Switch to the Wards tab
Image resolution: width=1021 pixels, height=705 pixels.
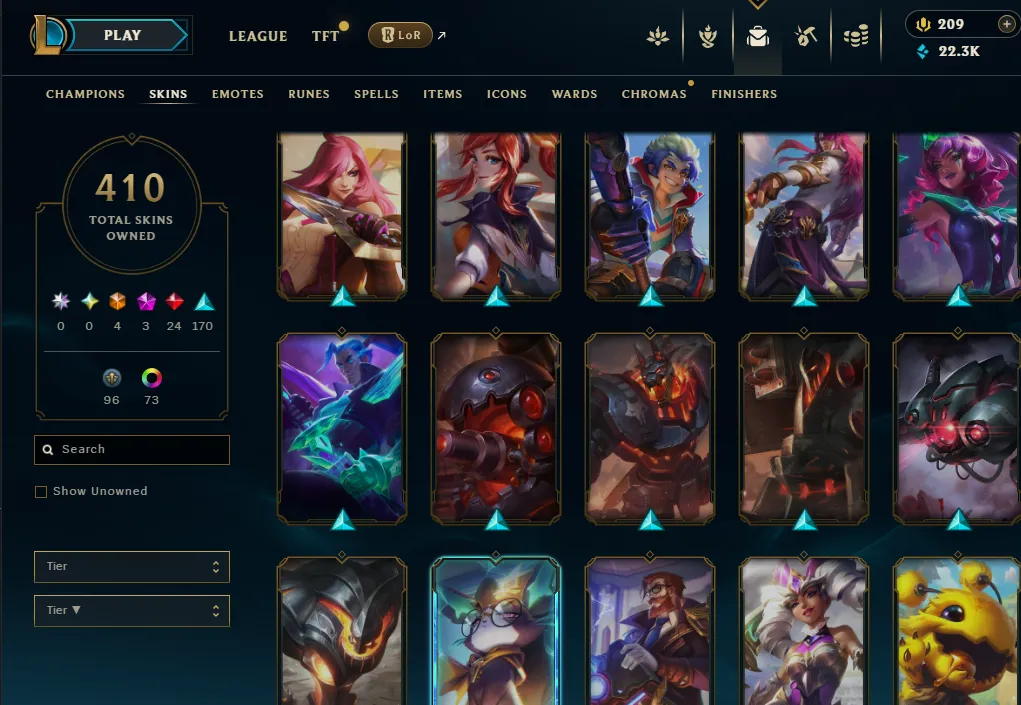574,94
